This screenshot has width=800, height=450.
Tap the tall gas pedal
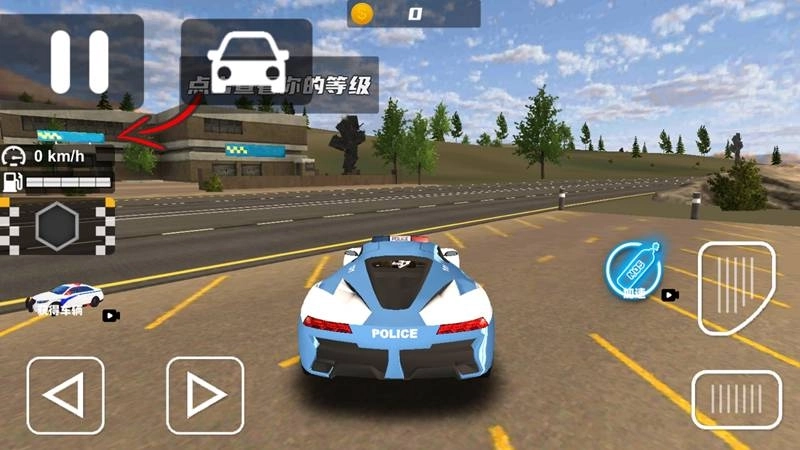[x=739, y=288]
